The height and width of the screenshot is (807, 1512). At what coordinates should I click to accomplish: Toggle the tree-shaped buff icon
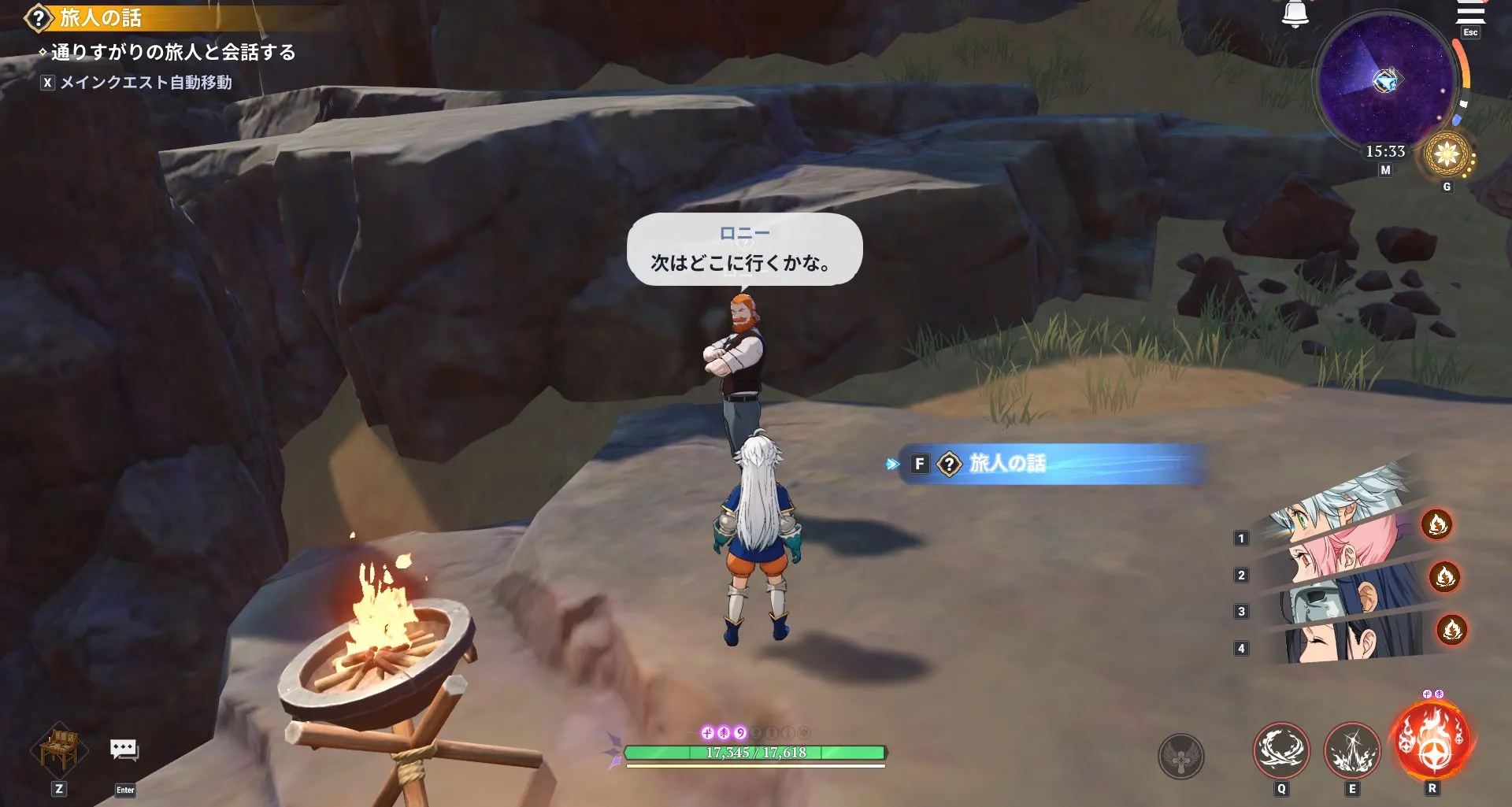[x=724, y=732]
